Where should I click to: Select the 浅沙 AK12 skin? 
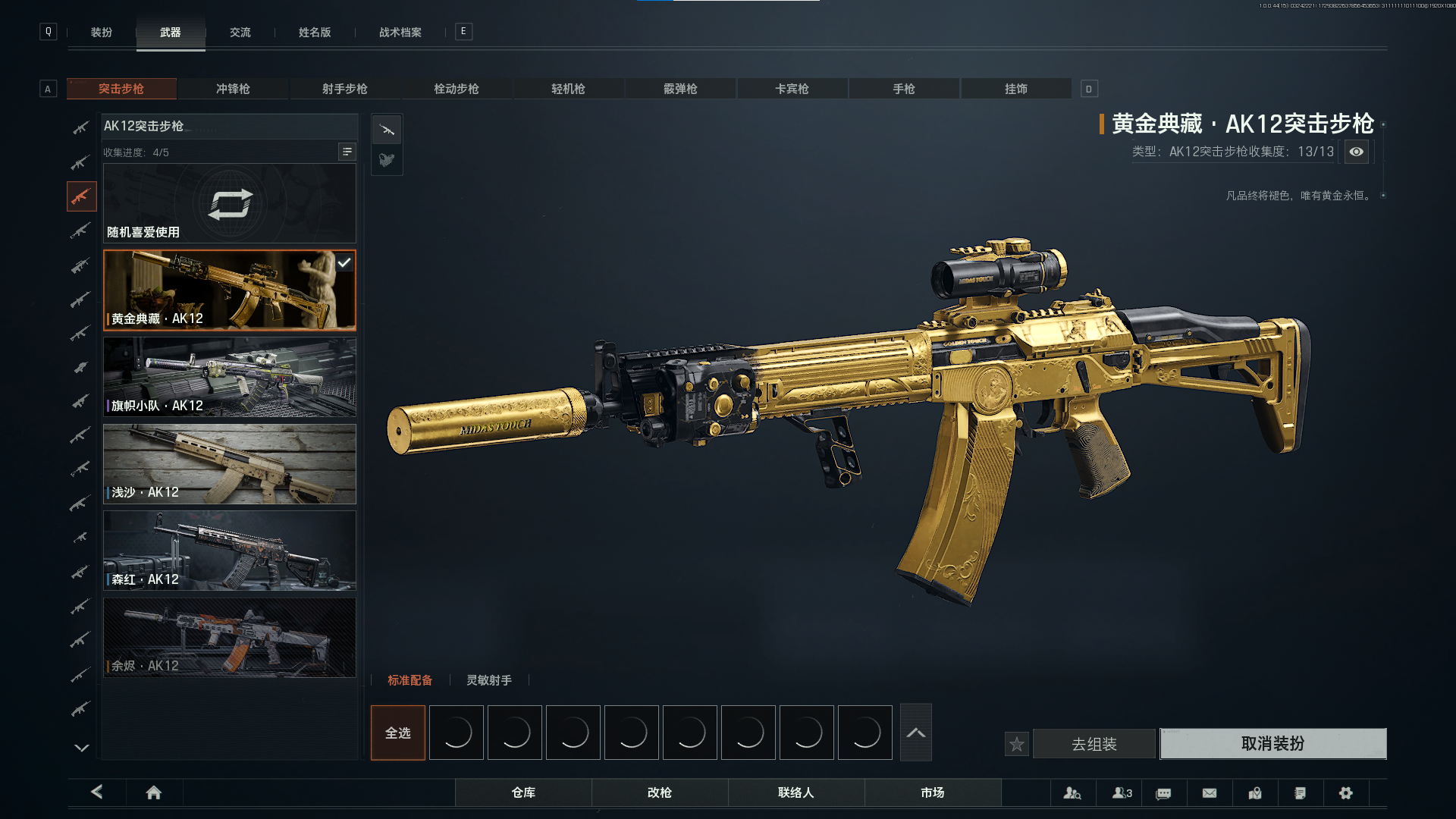tap(229, 464)
